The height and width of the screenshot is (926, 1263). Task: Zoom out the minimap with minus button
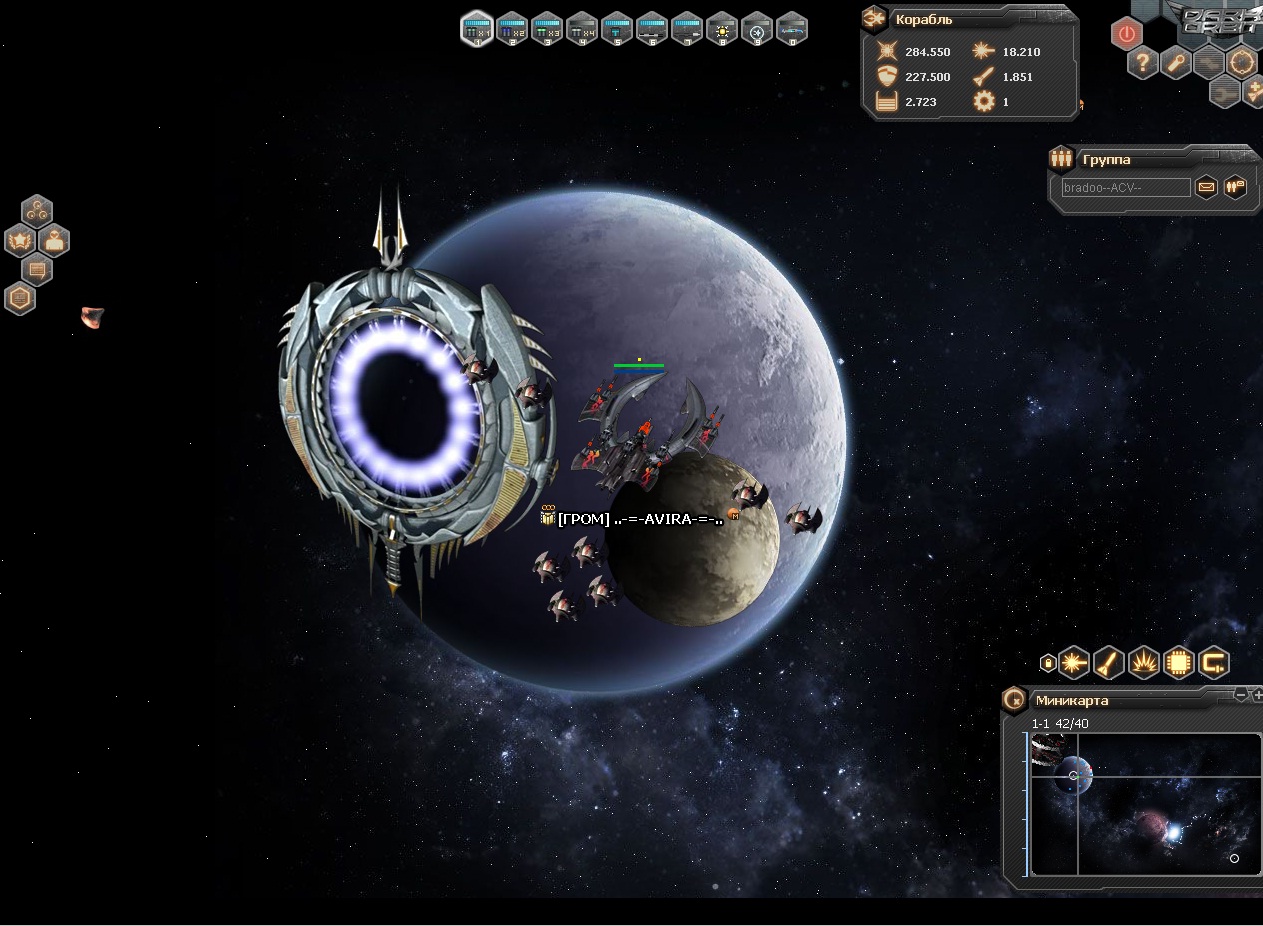point(1241,695)
